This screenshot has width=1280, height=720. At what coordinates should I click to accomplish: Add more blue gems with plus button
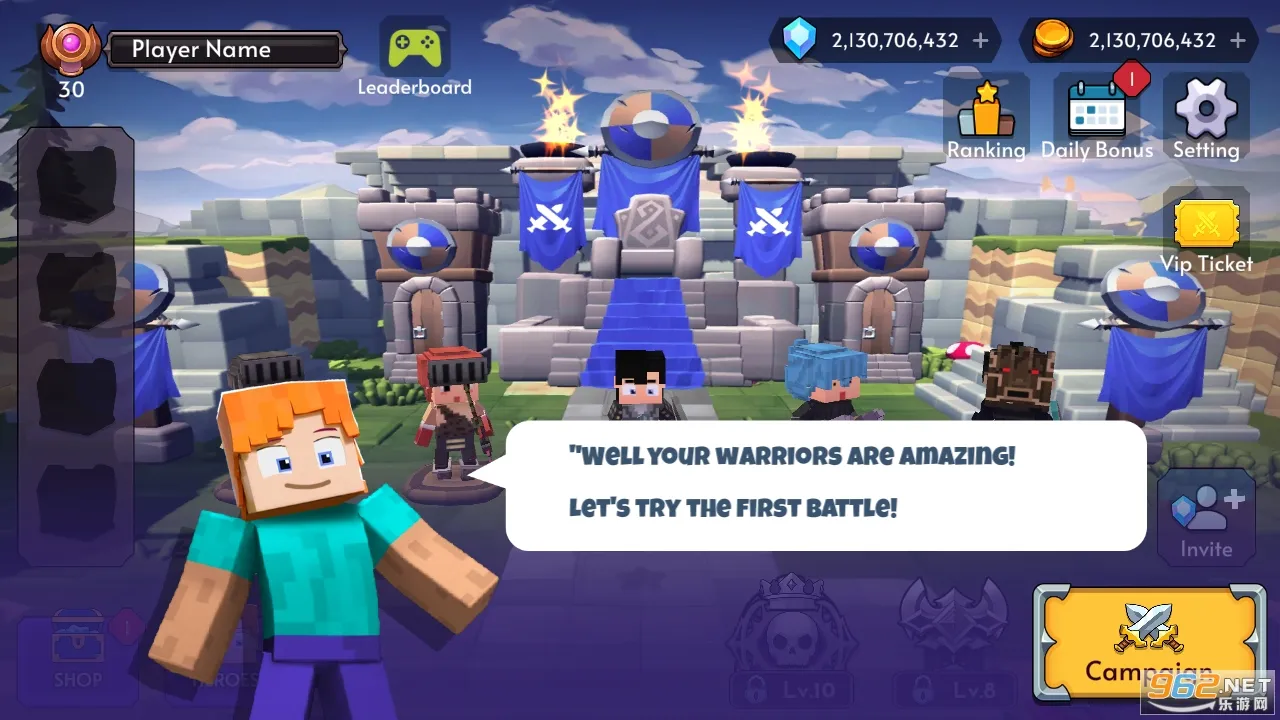point(980,41)
